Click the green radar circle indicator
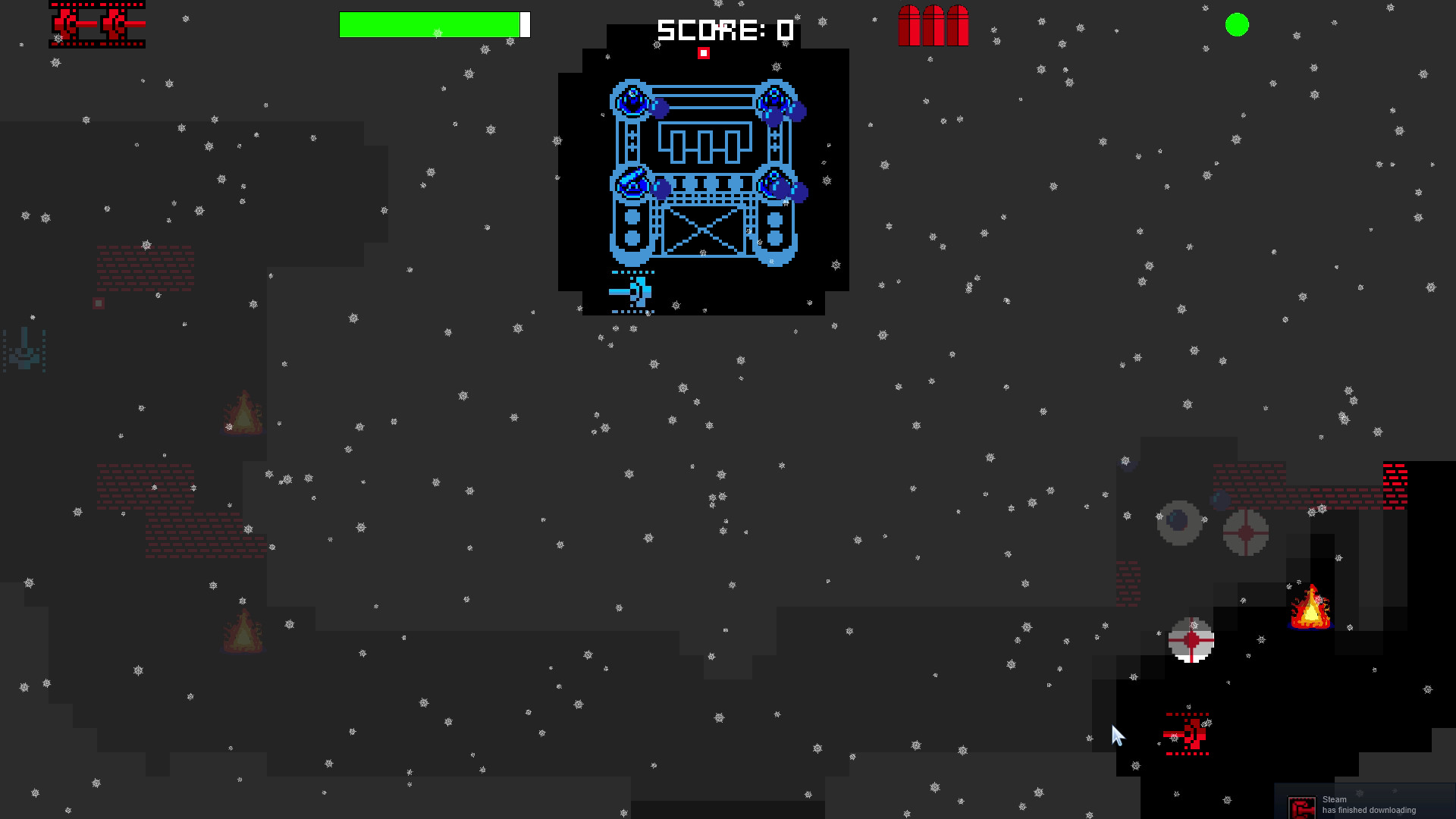The height and width of the screenshot is (819, 1456). tap(1237, 25)
